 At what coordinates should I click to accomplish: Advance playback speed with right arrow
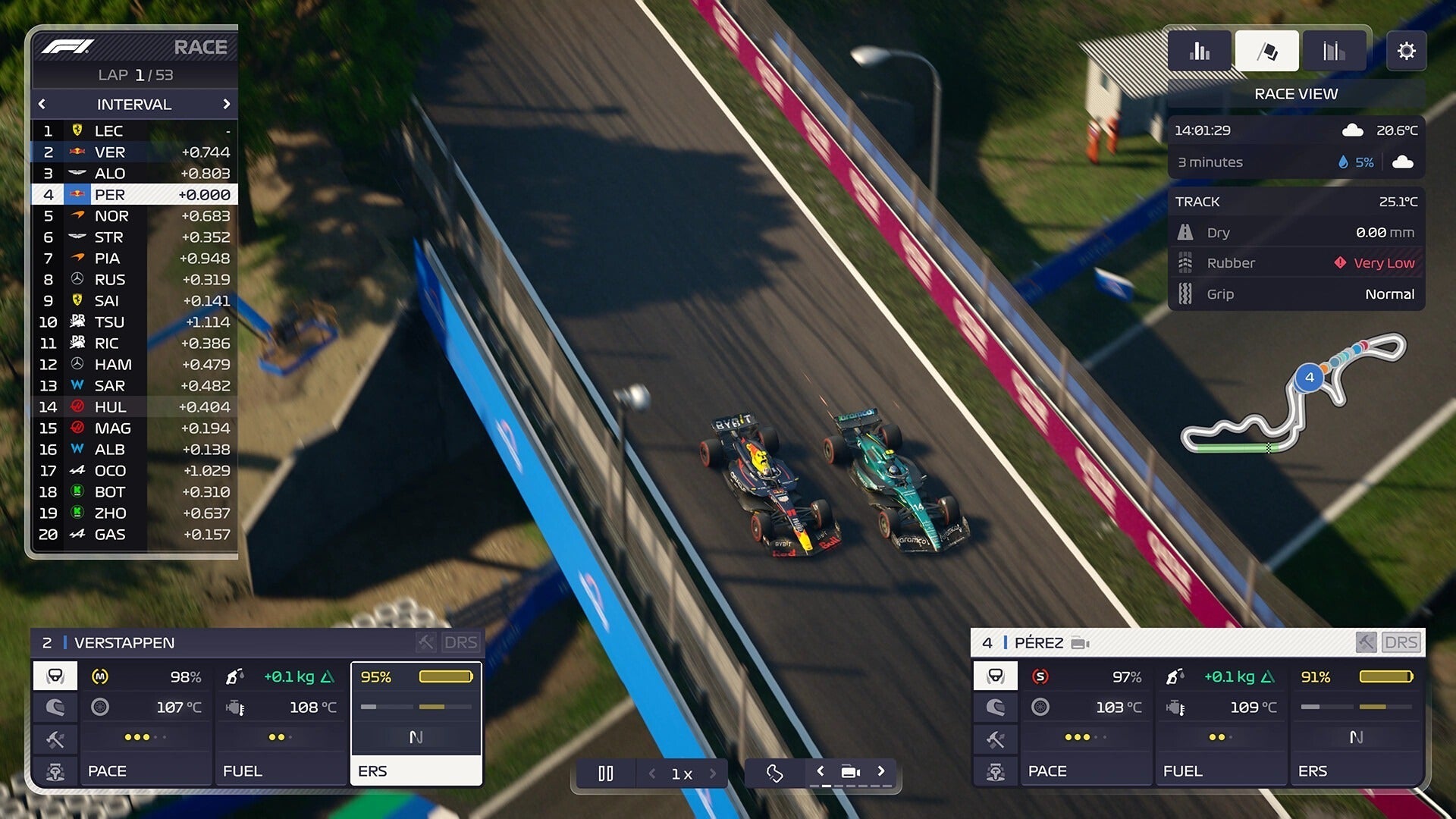click(711, 773)
